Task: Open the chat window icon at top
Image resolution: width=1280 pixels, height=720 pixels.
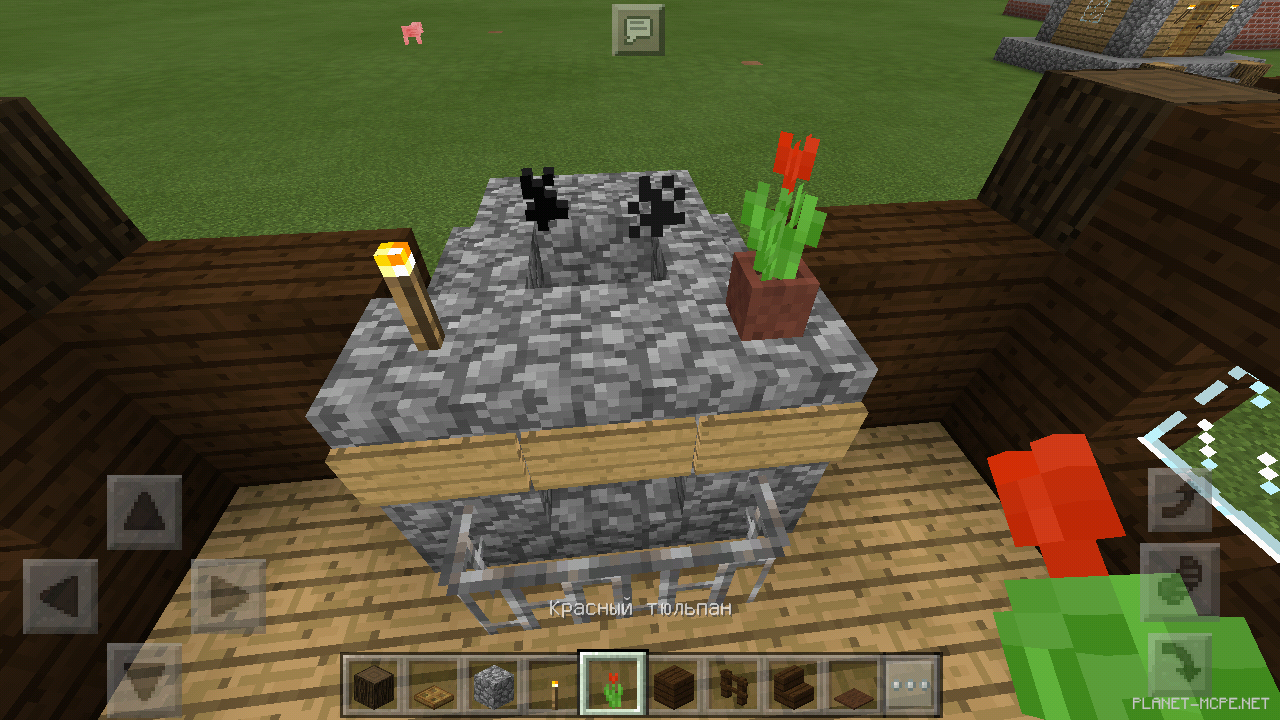Action: click(636, 31)
